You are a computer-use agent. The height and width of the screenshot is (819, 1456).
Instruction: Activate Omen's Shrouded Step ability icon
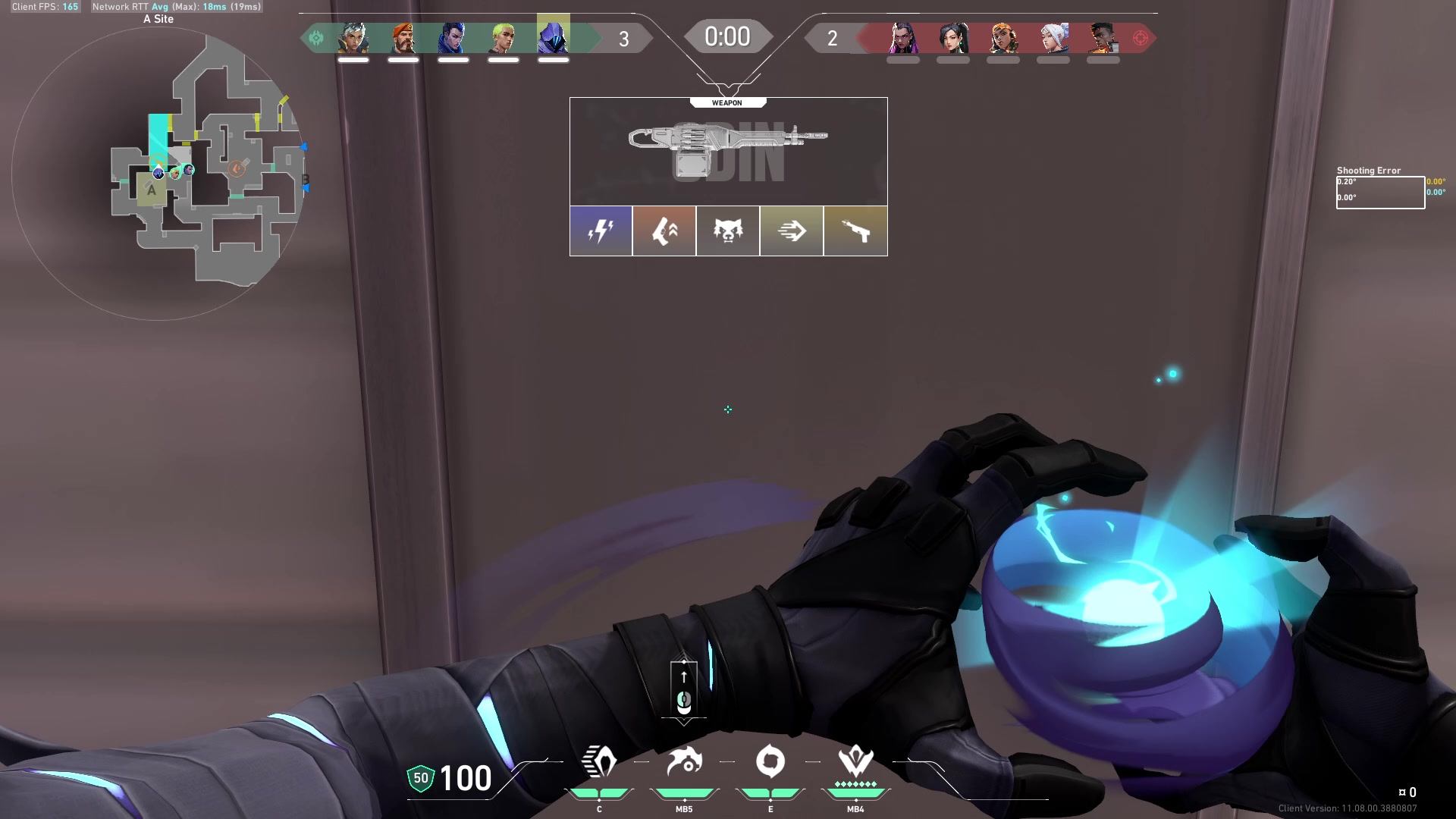(x=599, y=762)
